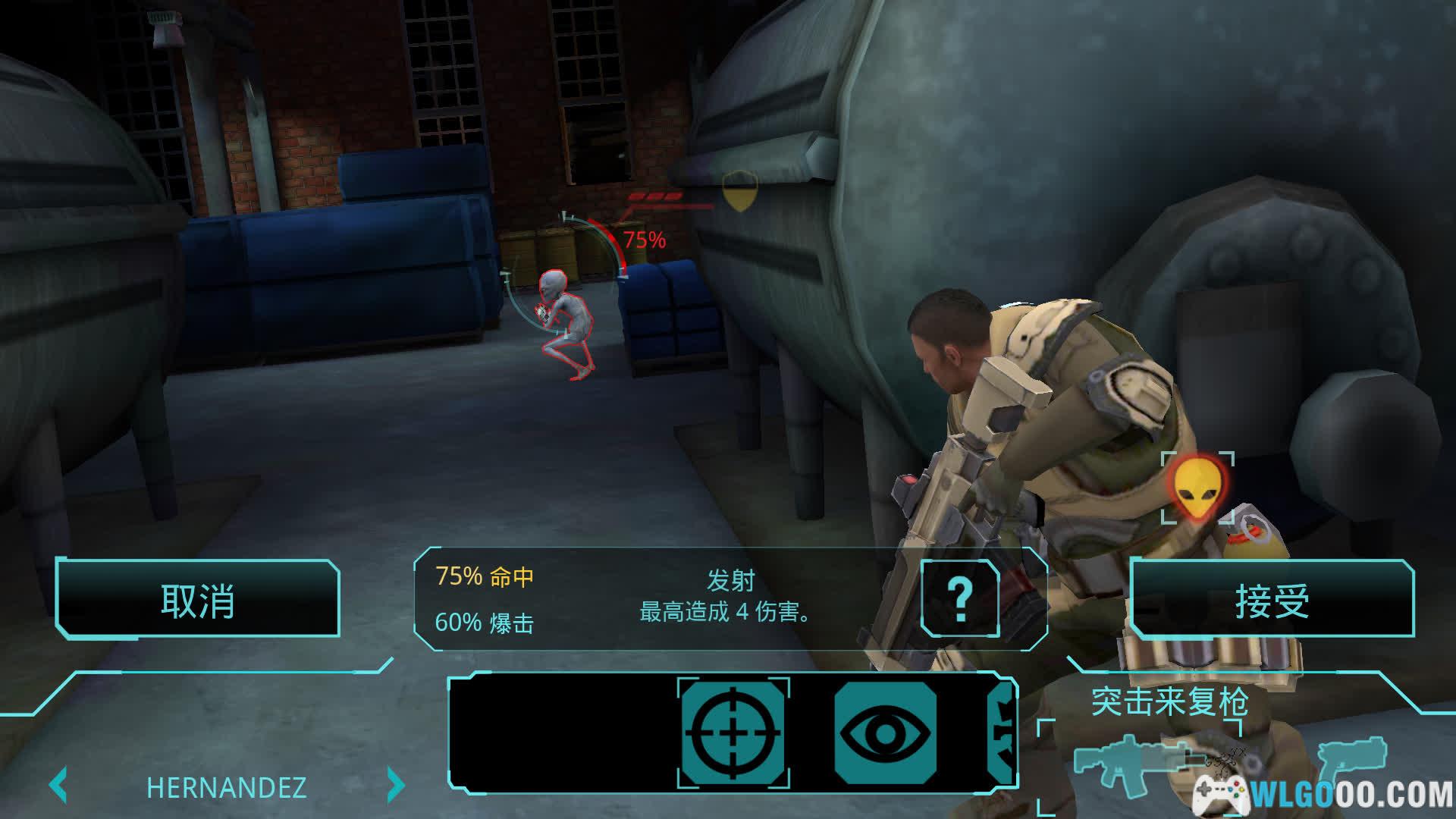
Task: Switch to previous soldier with left arrow
Action: coord(59,786)
